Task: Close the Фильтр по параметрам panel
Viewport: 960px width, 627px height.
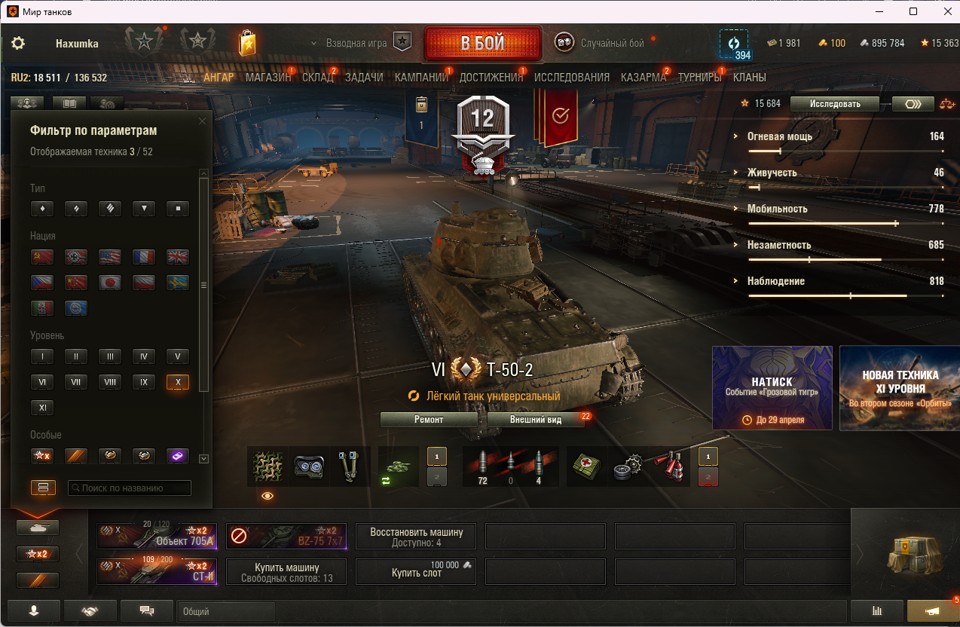Action: (202, 122)
